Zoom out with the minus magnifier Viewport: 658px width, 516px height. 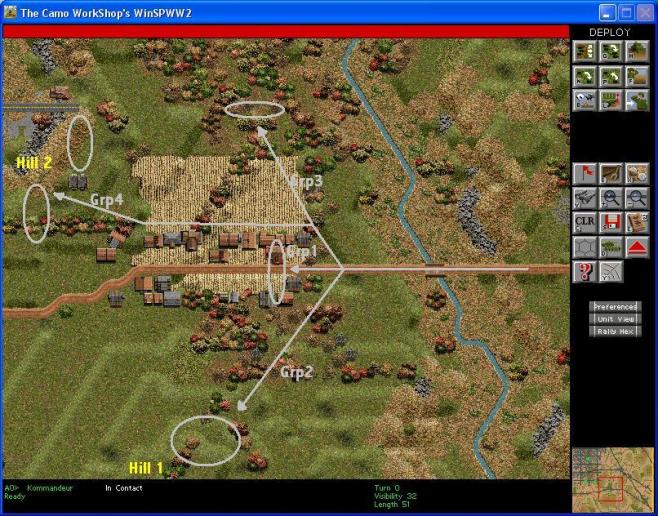point(636,198)
